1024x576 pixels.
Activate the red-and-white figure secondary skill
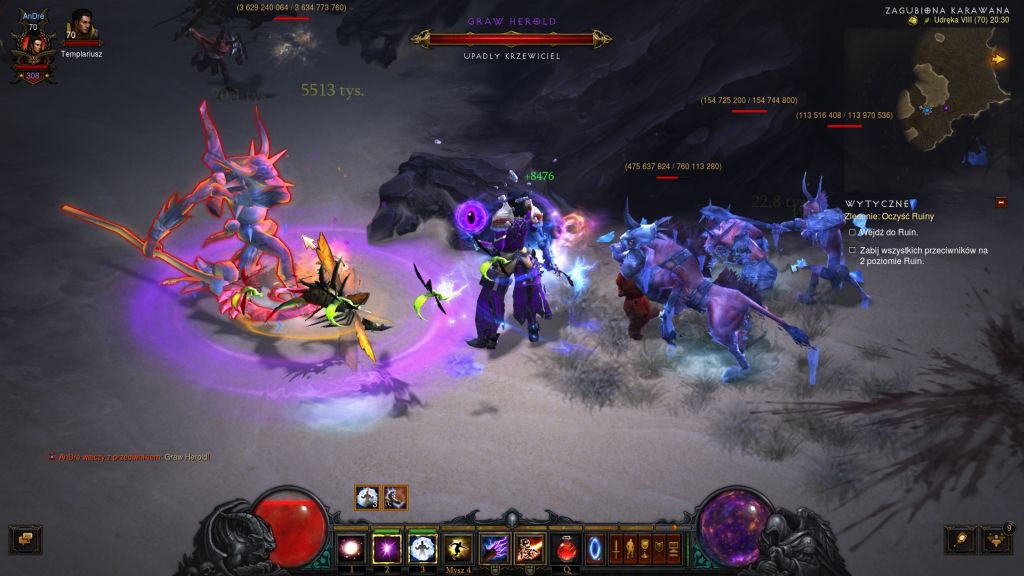pyautogui.click(x=529, y=547)
